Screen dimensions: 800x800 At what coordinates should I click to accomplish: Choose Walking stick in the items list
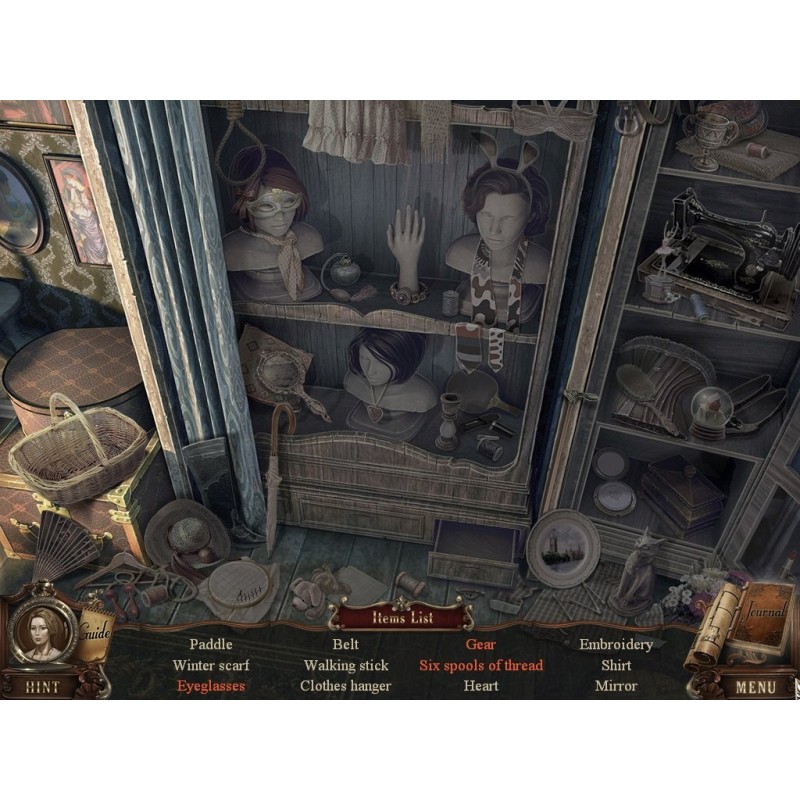click(x=346, y=665)
